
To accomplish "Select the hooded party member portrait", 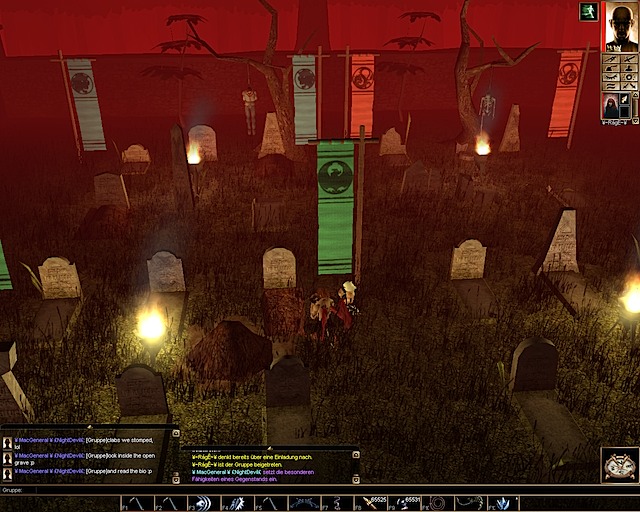I will pos(609,103).
